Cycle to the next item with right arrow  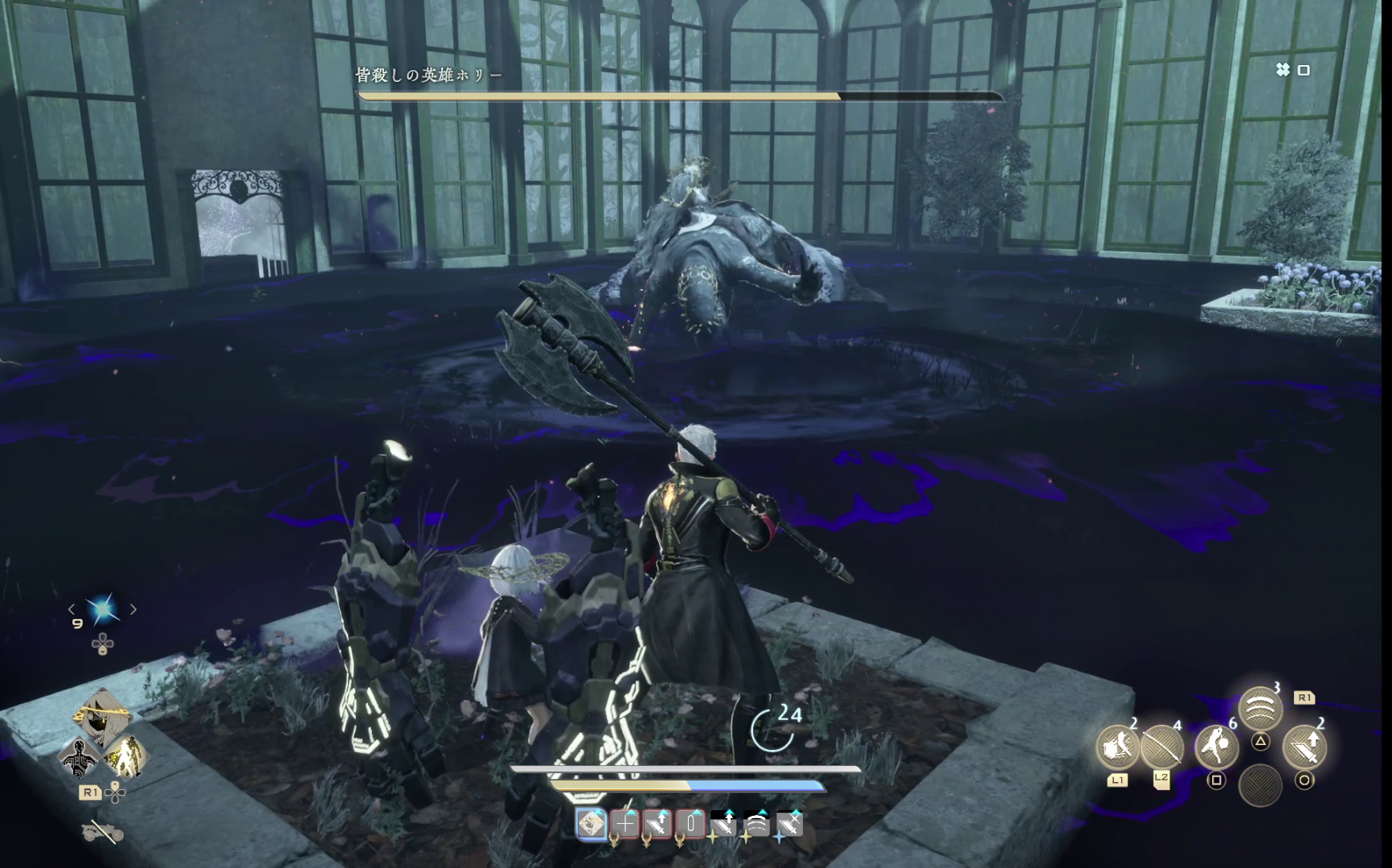tap(133, 610)
